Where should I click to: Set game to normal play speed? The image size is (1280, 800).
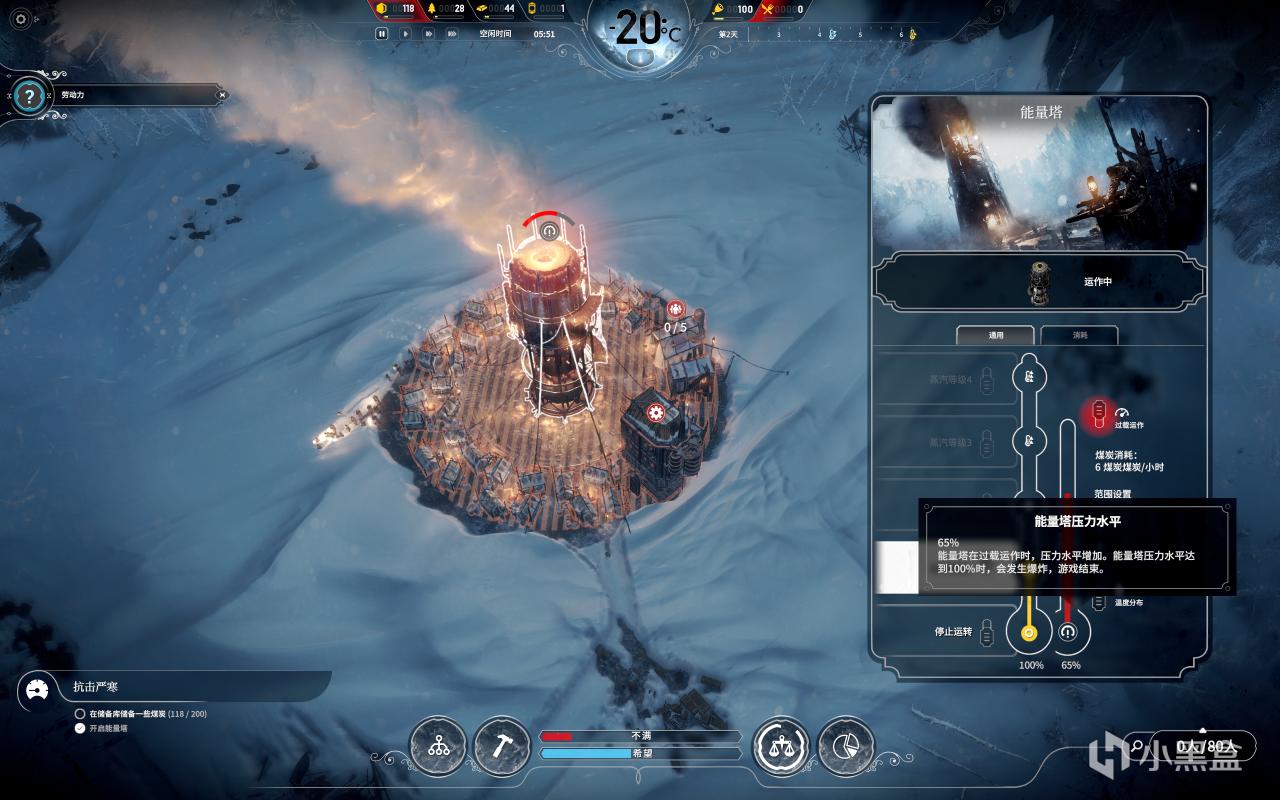pyautogui.click(x=405, y=33)
